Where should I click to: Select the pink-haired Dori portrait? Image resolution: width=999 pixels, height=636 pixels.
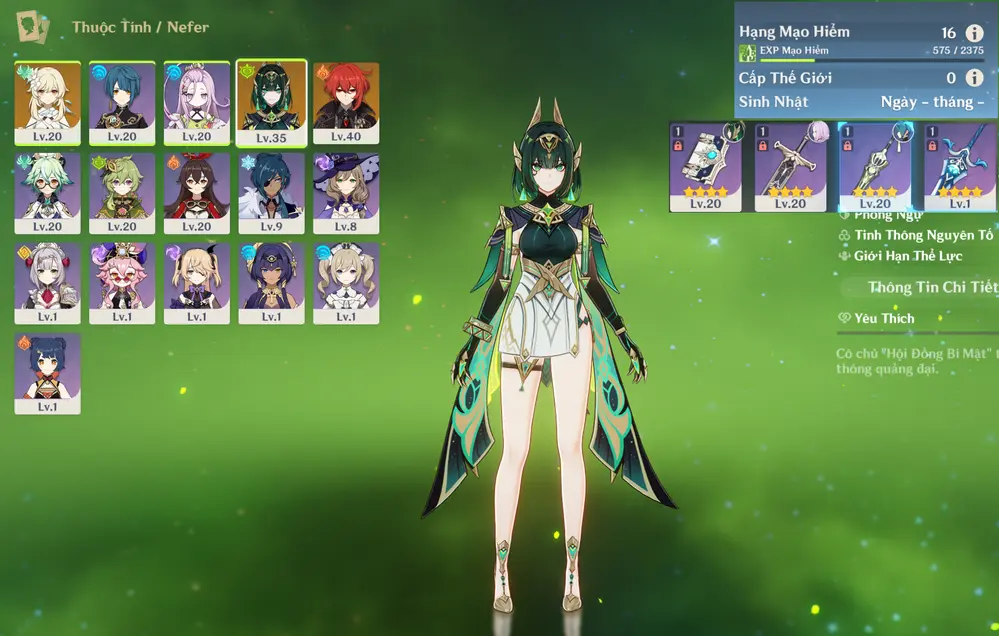tap(122, 283)
